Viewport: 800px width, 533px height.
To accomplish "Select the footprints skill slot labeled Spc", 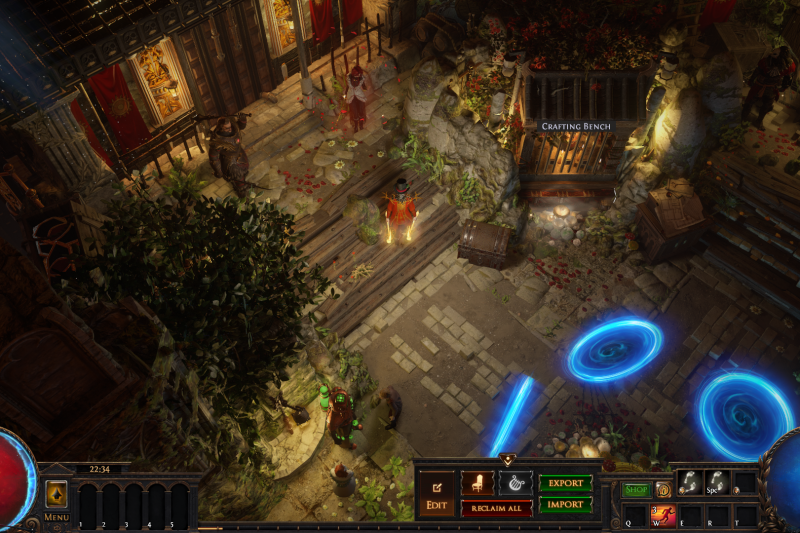I will point(716,482).
